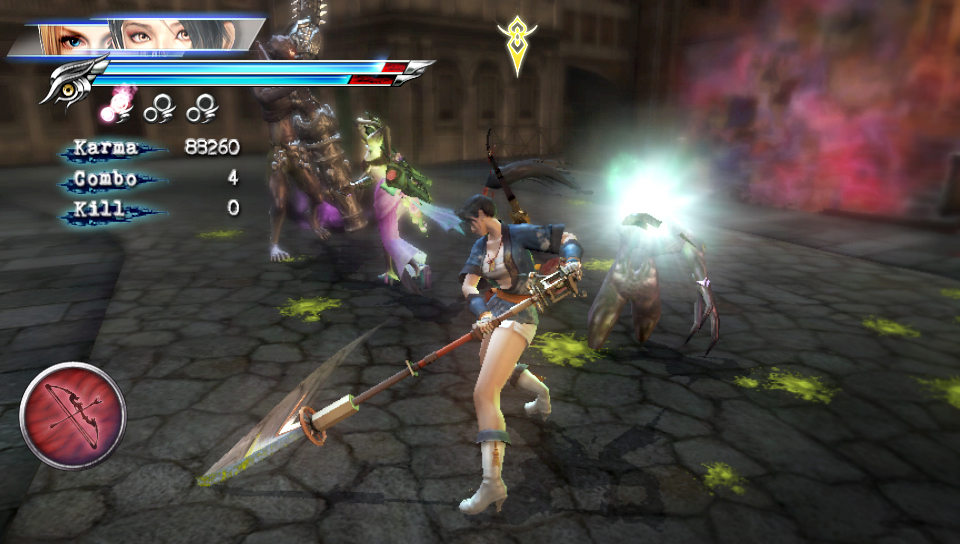Click the golden emblem marker at top
The height and width of the screenshot is (544, 960).
tap(516, 42)
